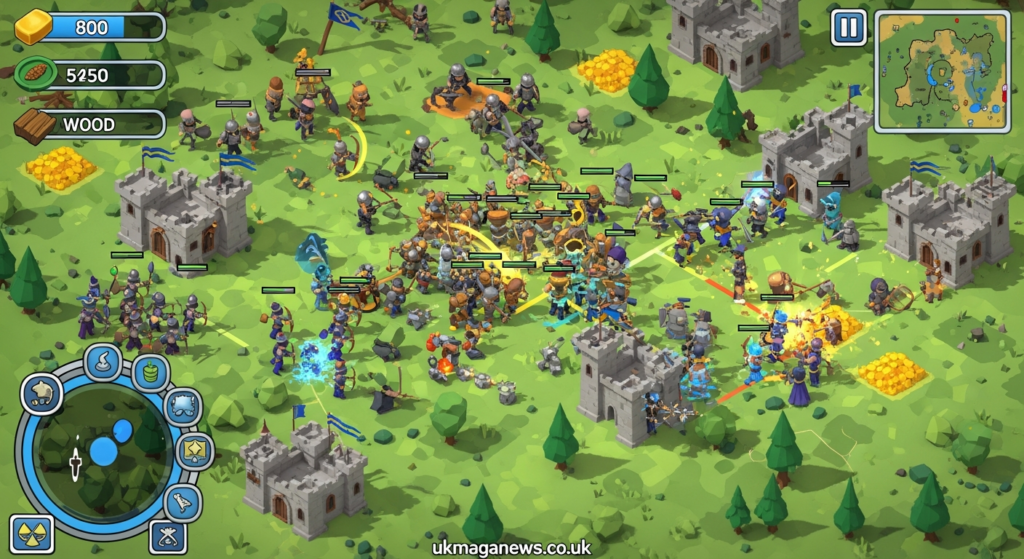Pause the game with the pause button
Viewport: 1024px width, 559px height.
[849, 27]
